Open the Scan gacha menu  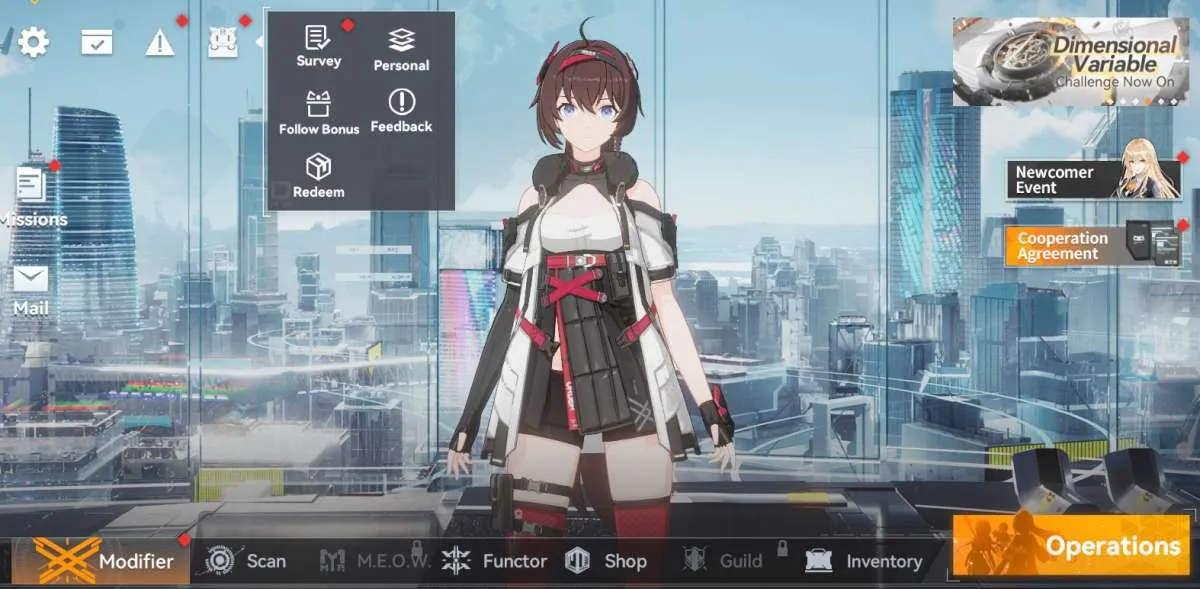point(245,561)
